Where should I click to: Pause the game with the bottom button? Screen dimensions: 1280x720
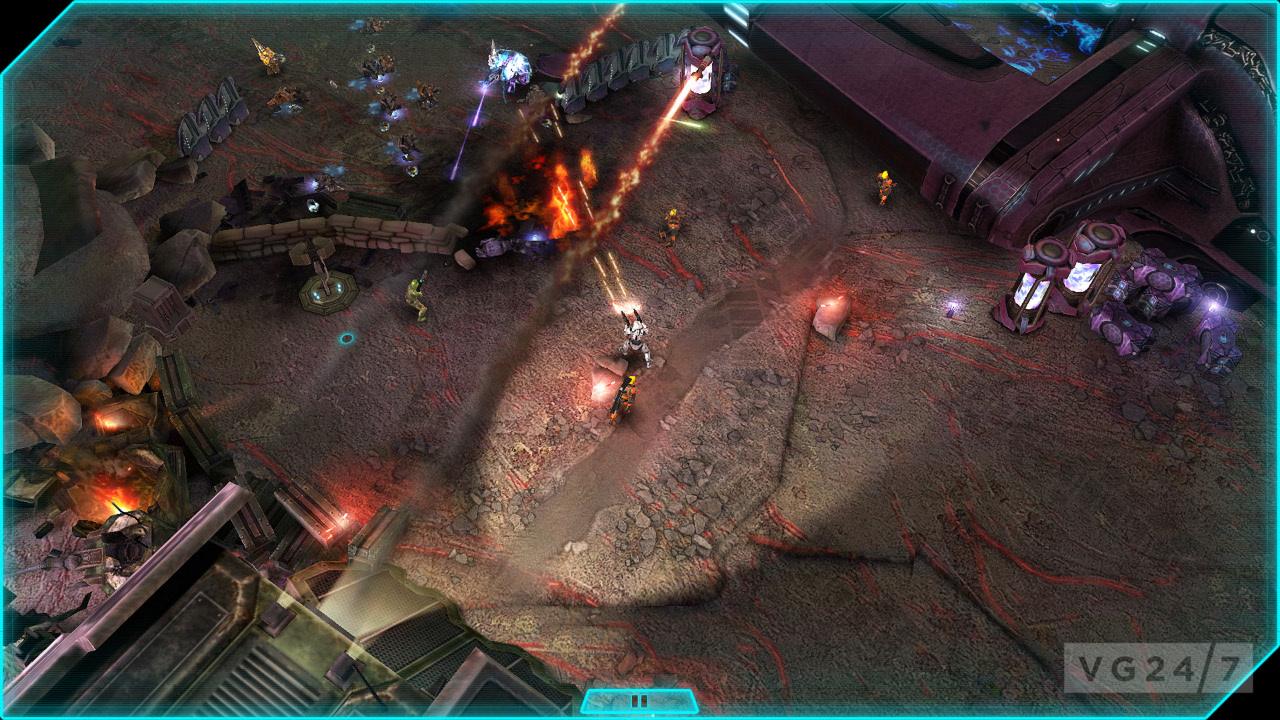click(639, 701)
